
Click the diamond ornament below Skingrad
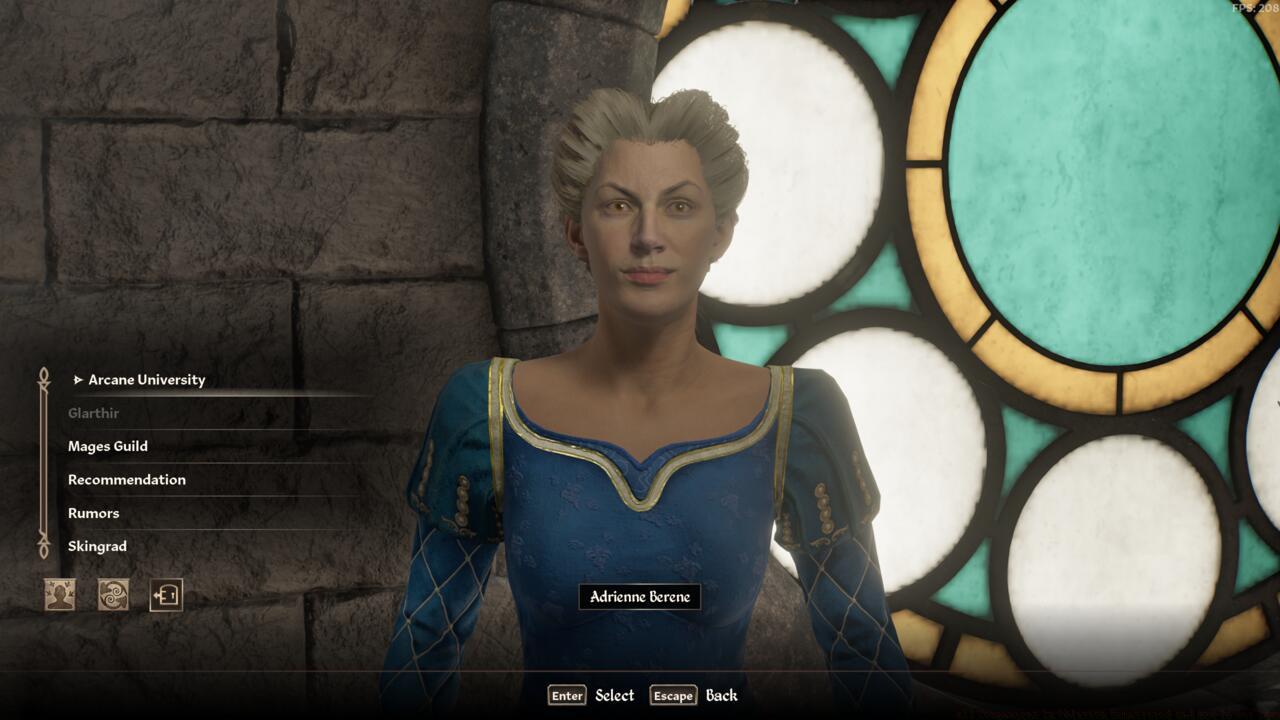coord(42,550)
